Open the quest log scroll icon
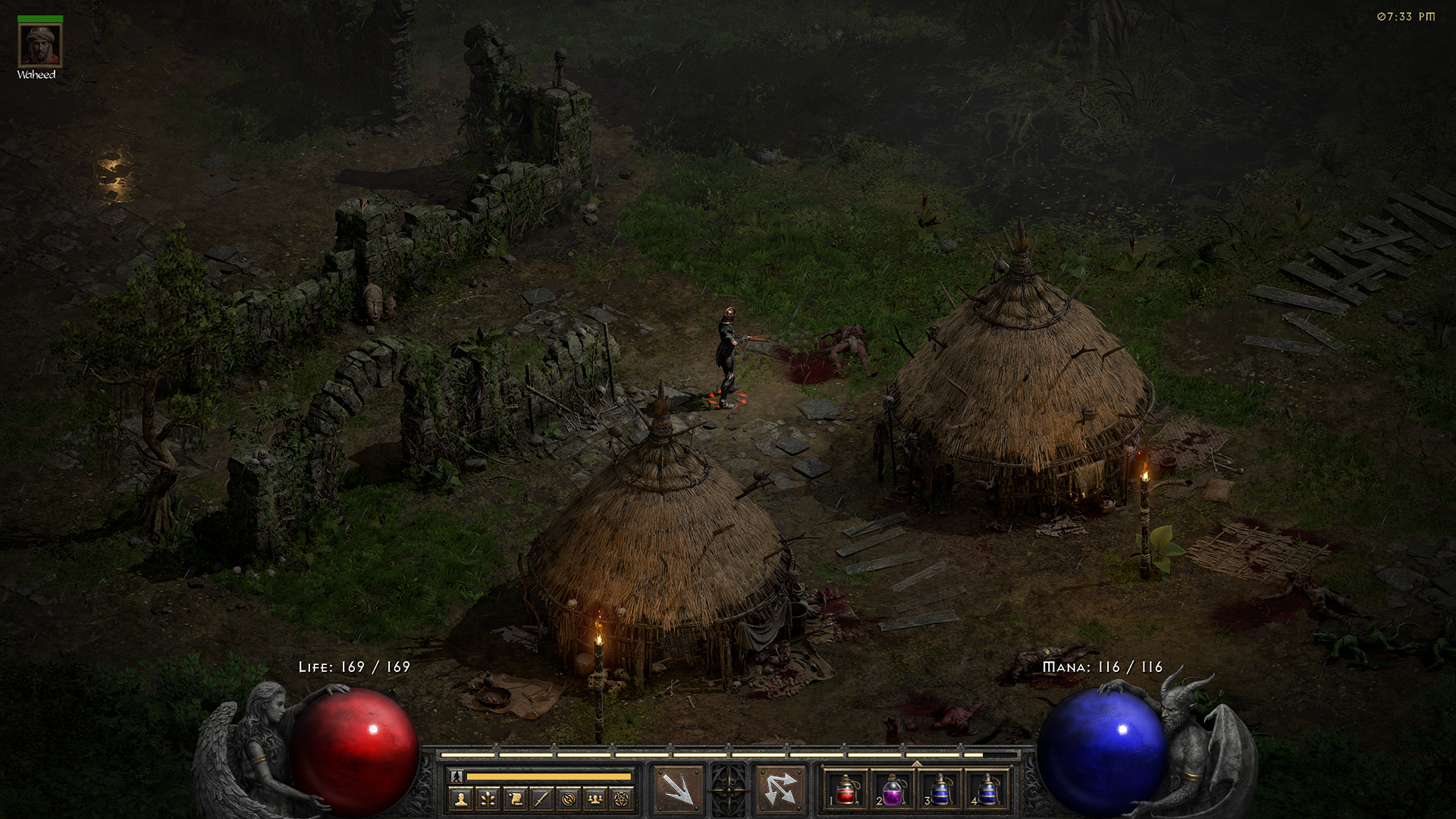The height and width of the screenshot is (819, 1456). coord(515,799)
